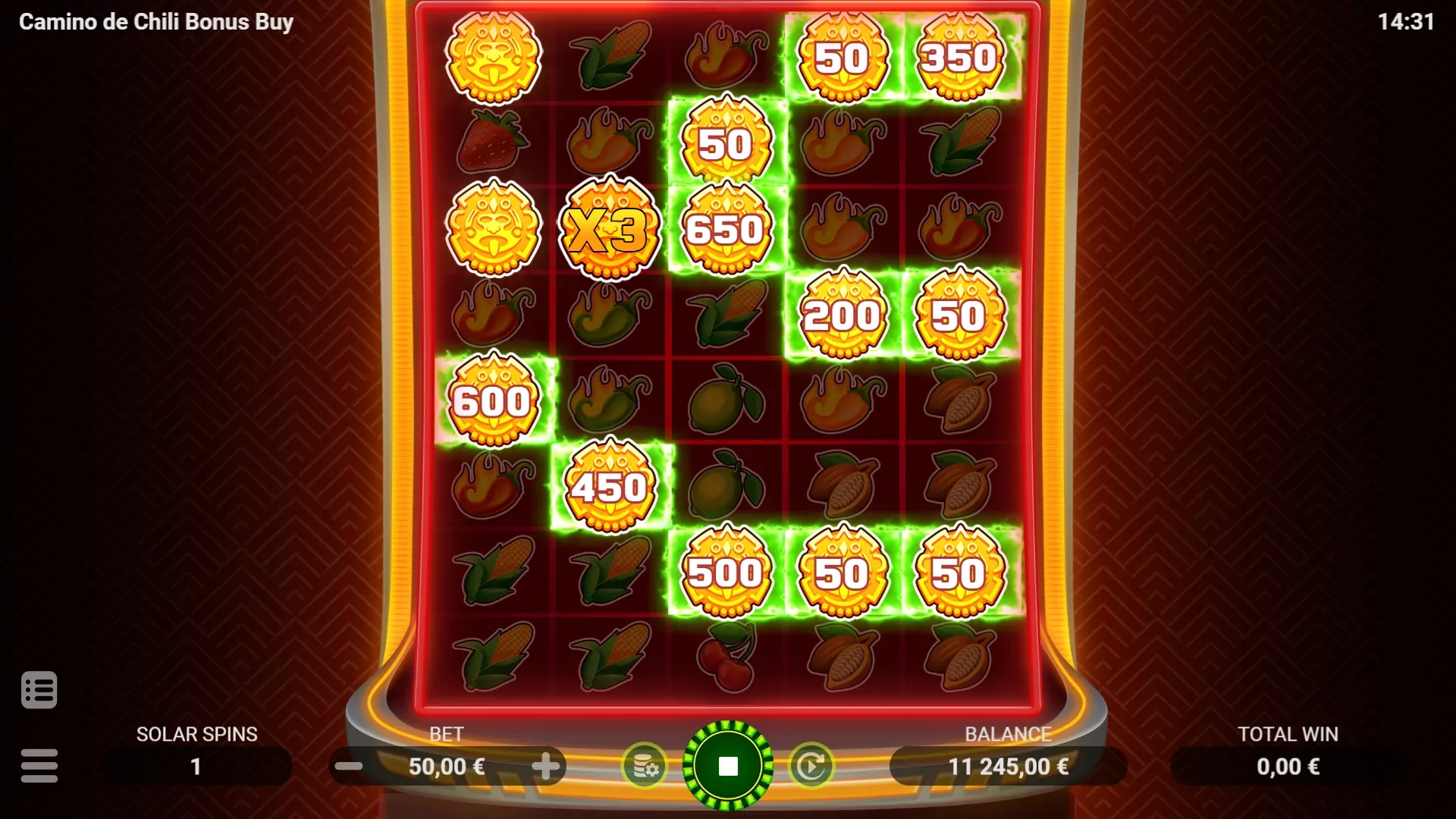Click the SOLAR SPINS counter
The height and width of the screenshot is (819, 1456).
[x=196, y=766]
